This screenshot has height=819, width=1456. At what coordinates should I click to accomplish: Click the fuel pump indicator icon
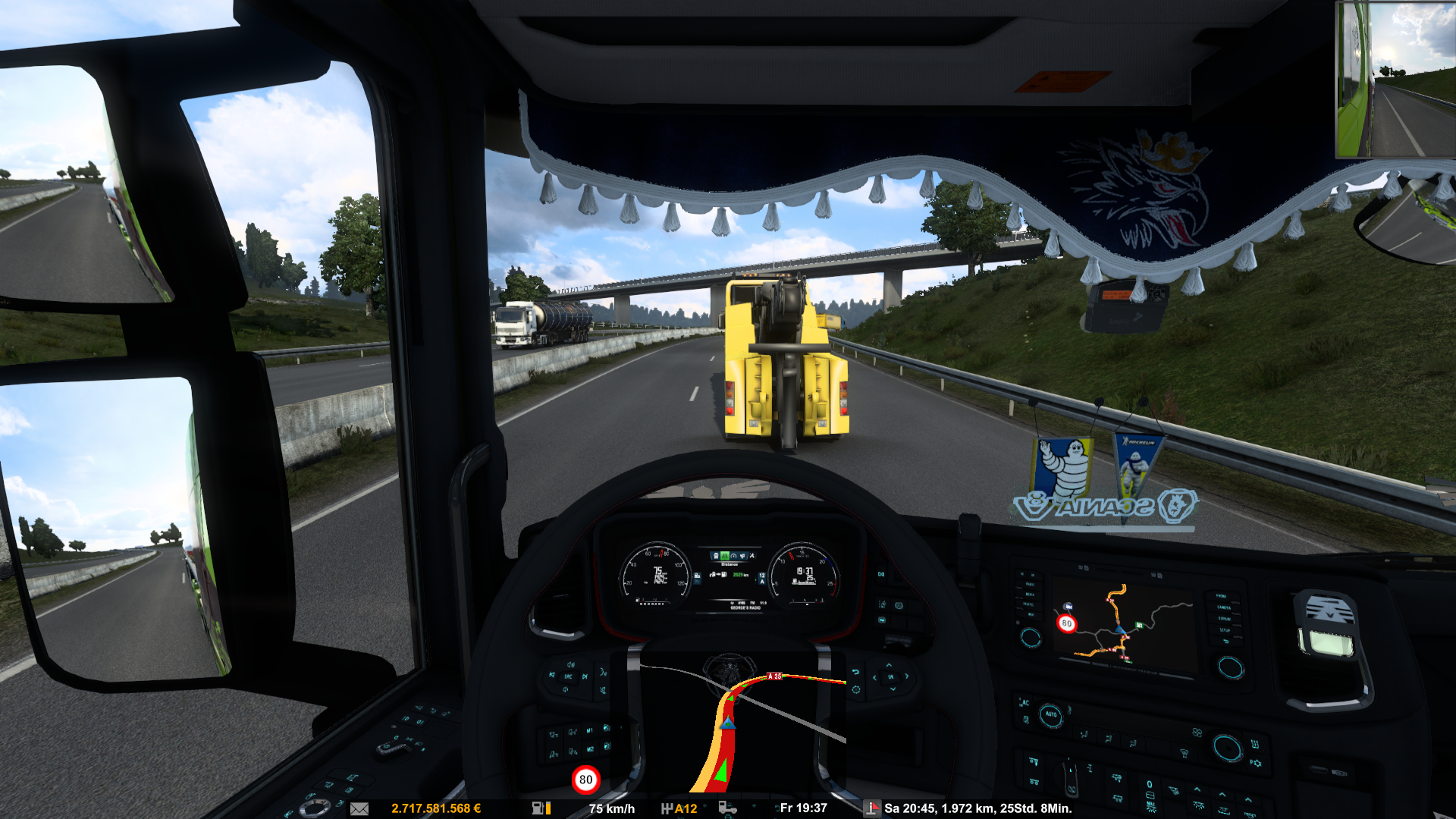point(541,808)
